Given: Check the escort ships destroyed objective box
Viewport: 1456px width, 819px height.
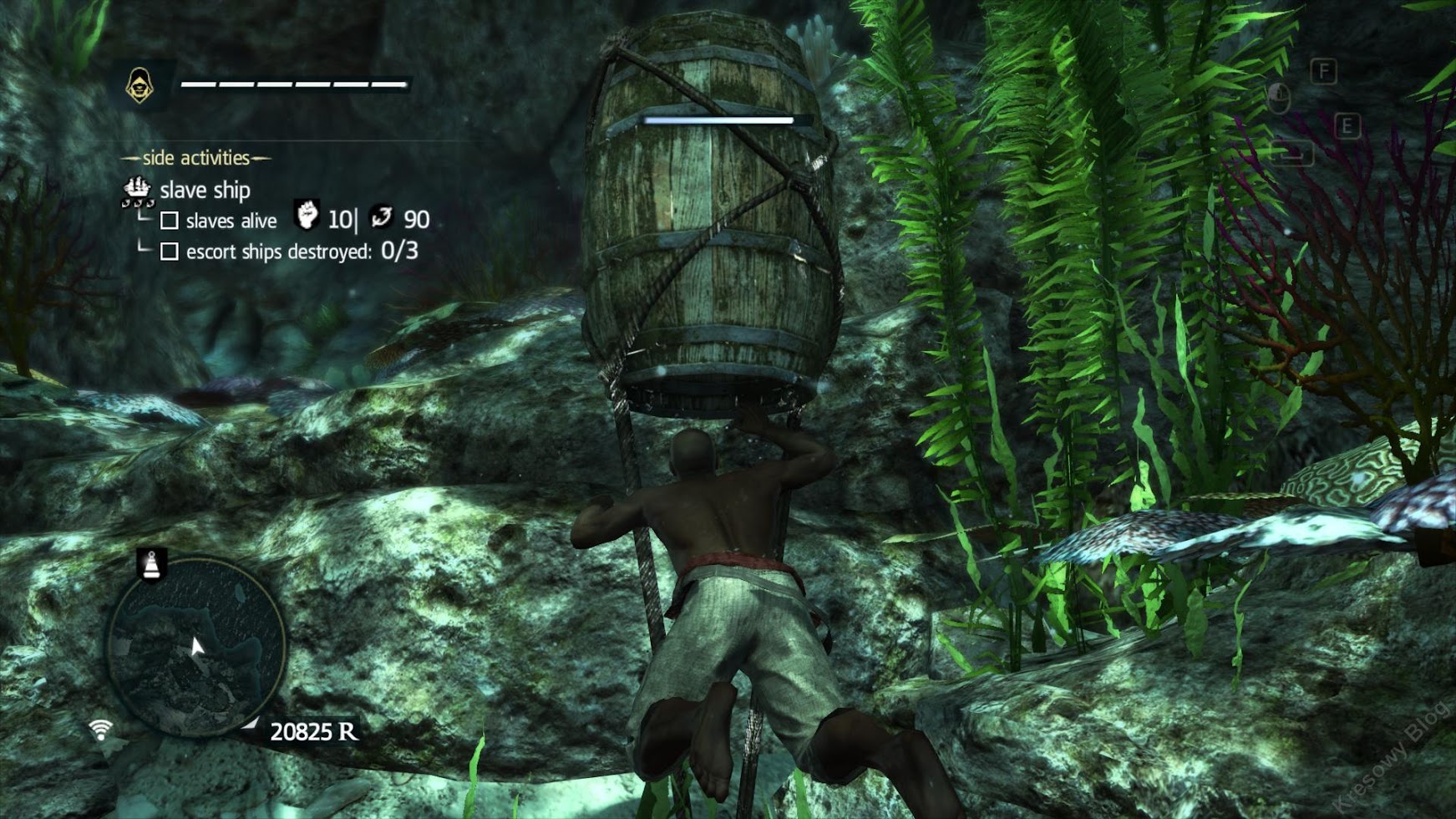Looking at the screenshot, I should pyautogui.click(x=170, y=252).
